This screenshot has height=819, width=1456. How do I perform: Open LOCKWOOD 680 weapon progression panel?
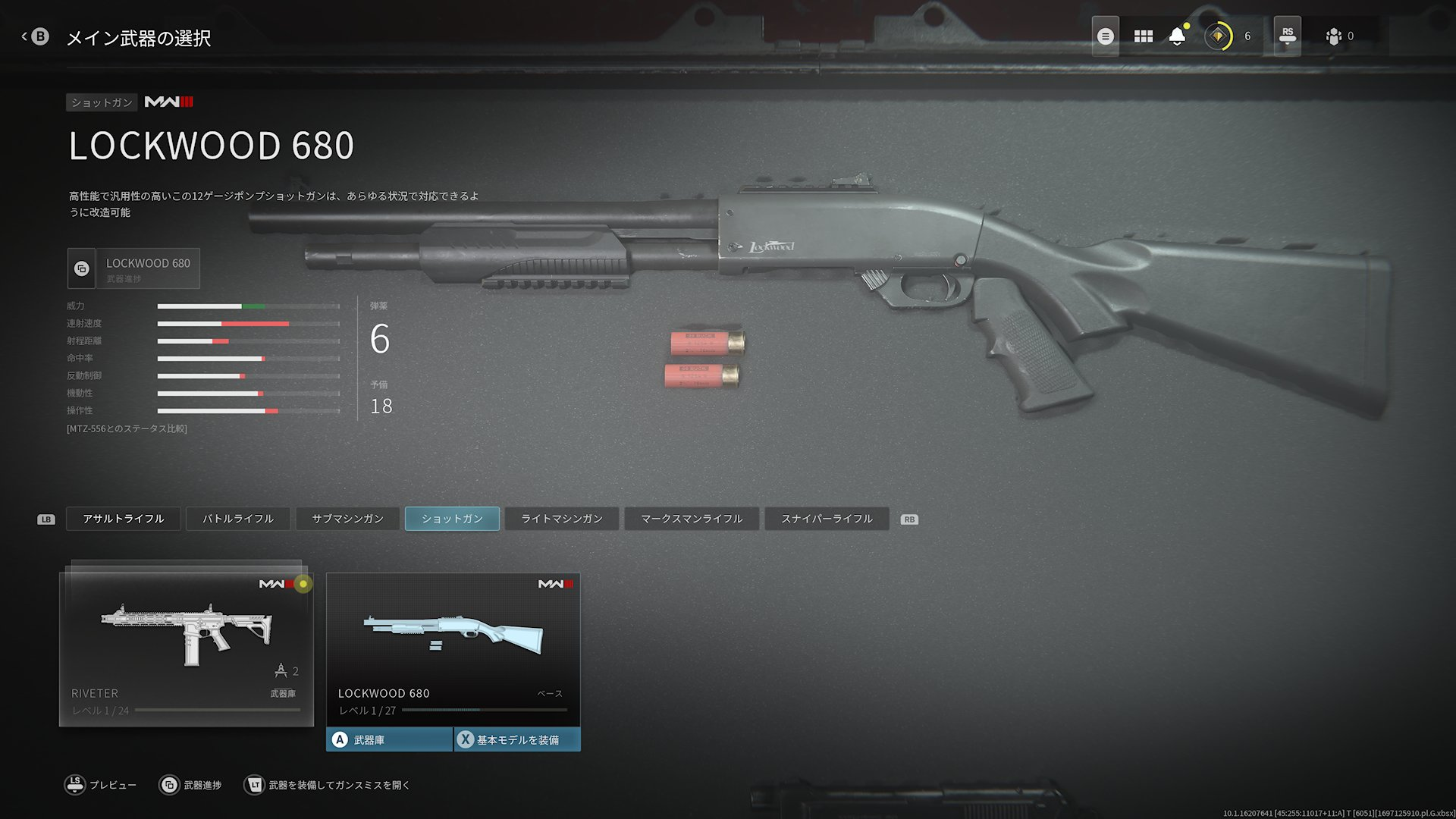point(134,268)
